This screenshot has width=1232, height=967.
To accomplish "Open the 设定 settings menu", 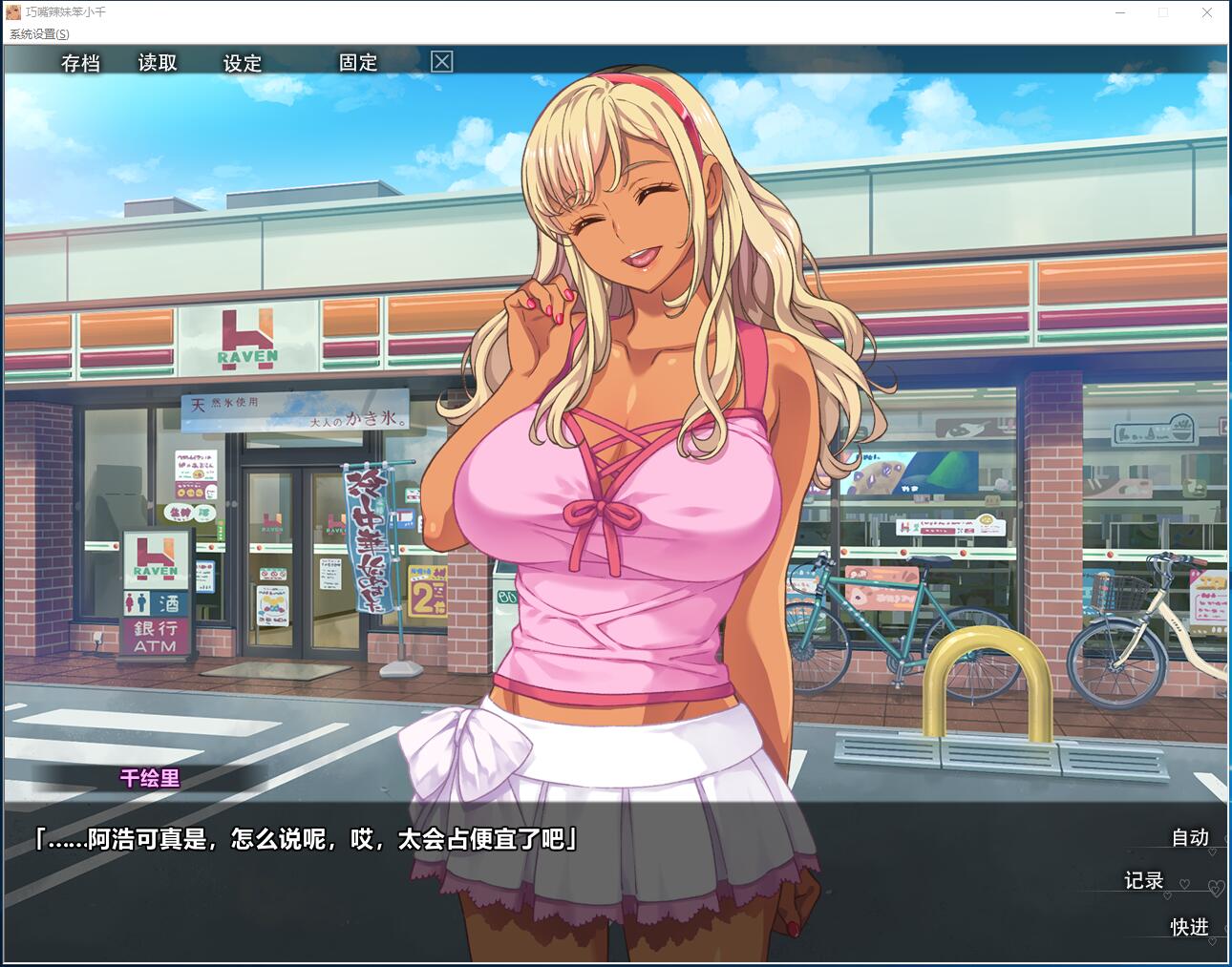I will [x=242, y=63].
